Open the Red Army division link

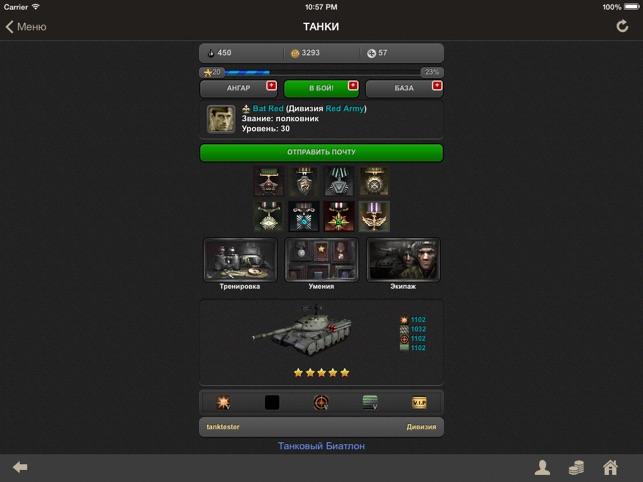coord(346,108)
